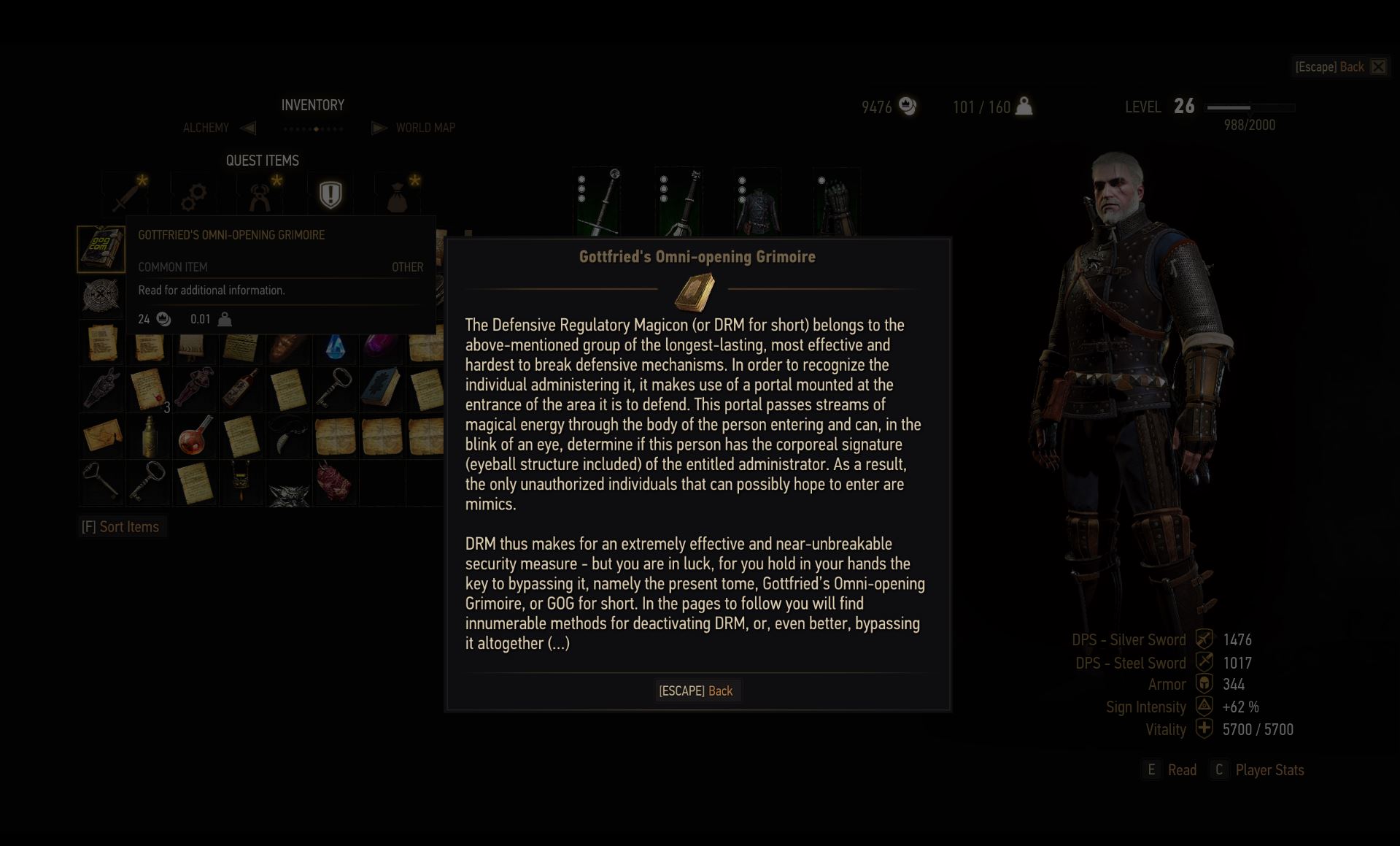Screen dimensions: 1400x846
Task: Select the wine bottle item slot
Action: (x=241, y=388)
